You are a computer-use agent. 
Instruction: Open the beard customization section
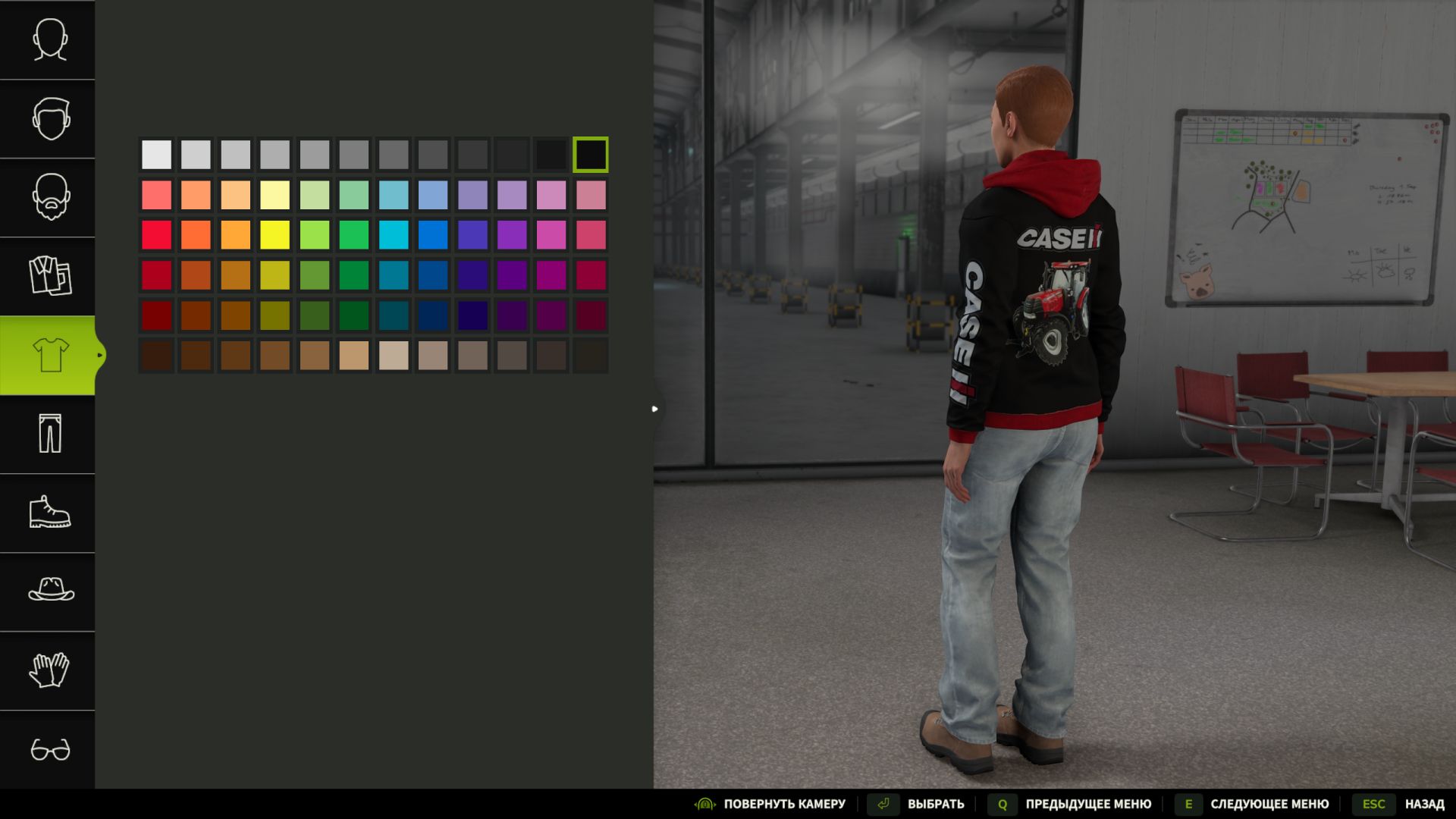point(47,199)
